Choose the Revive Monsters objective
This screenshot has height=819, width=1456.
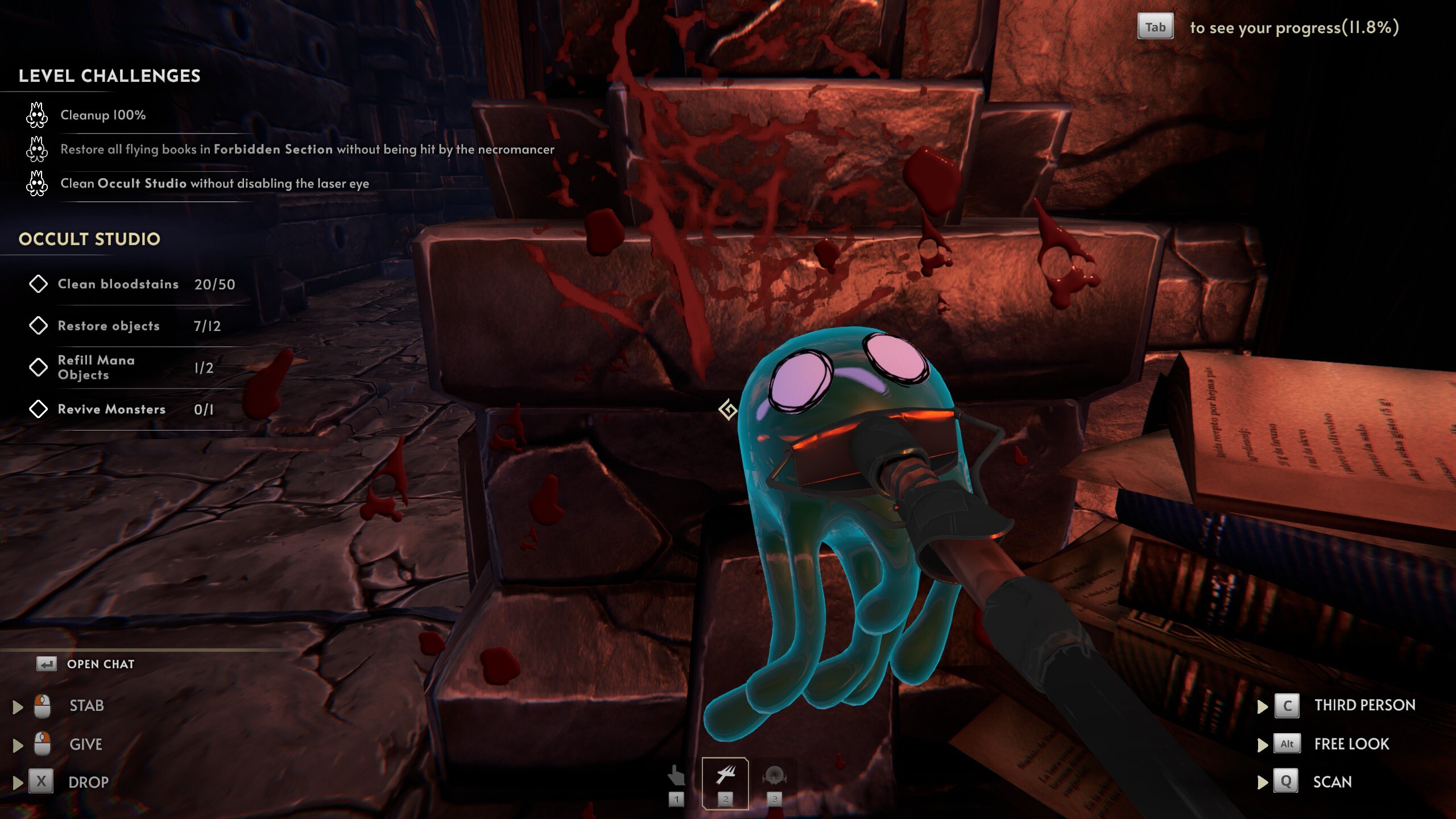(111, 409)
